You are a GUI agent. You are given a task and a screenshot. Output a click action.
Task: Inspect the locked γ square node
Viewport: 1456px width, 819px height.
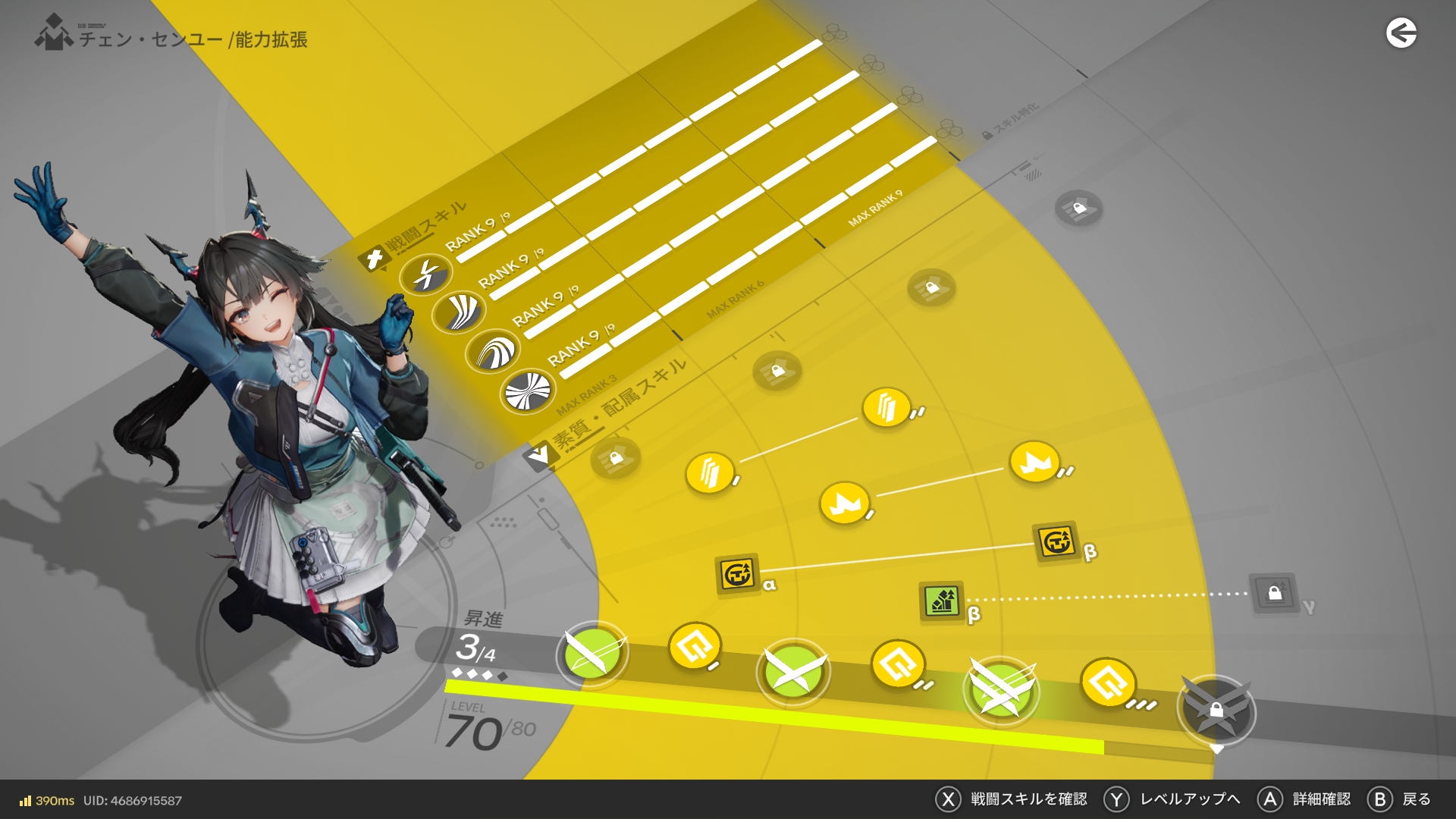click(1274, 593)
